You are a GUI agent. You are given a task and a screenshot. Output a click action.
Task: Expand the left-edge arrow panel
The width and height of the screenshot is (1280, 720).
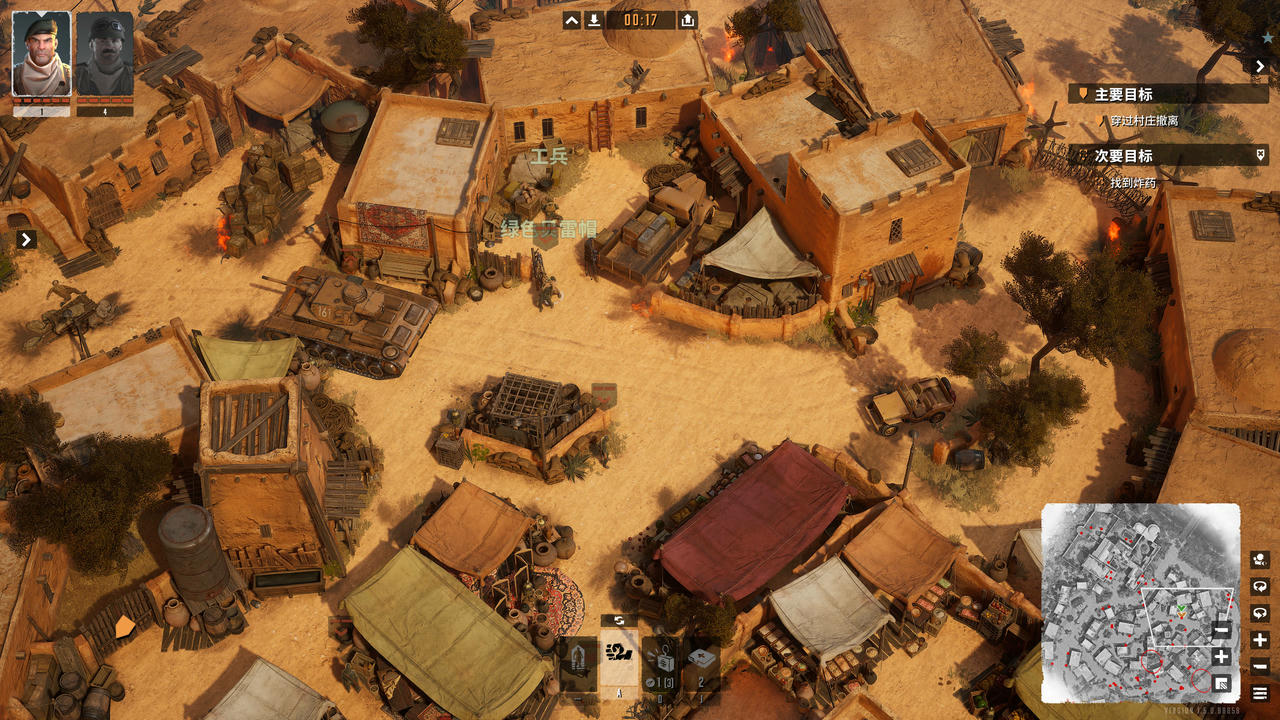[27, 240]
